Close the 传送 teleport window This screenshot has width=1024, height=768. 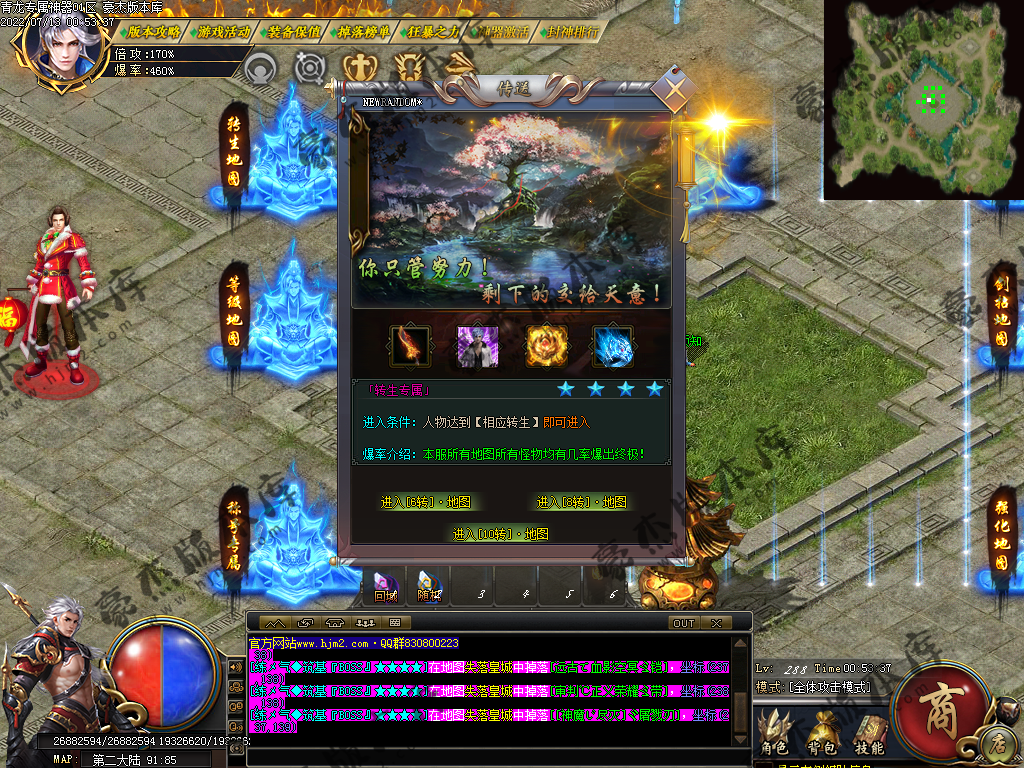pyautogui.click(x=677, y=93)
